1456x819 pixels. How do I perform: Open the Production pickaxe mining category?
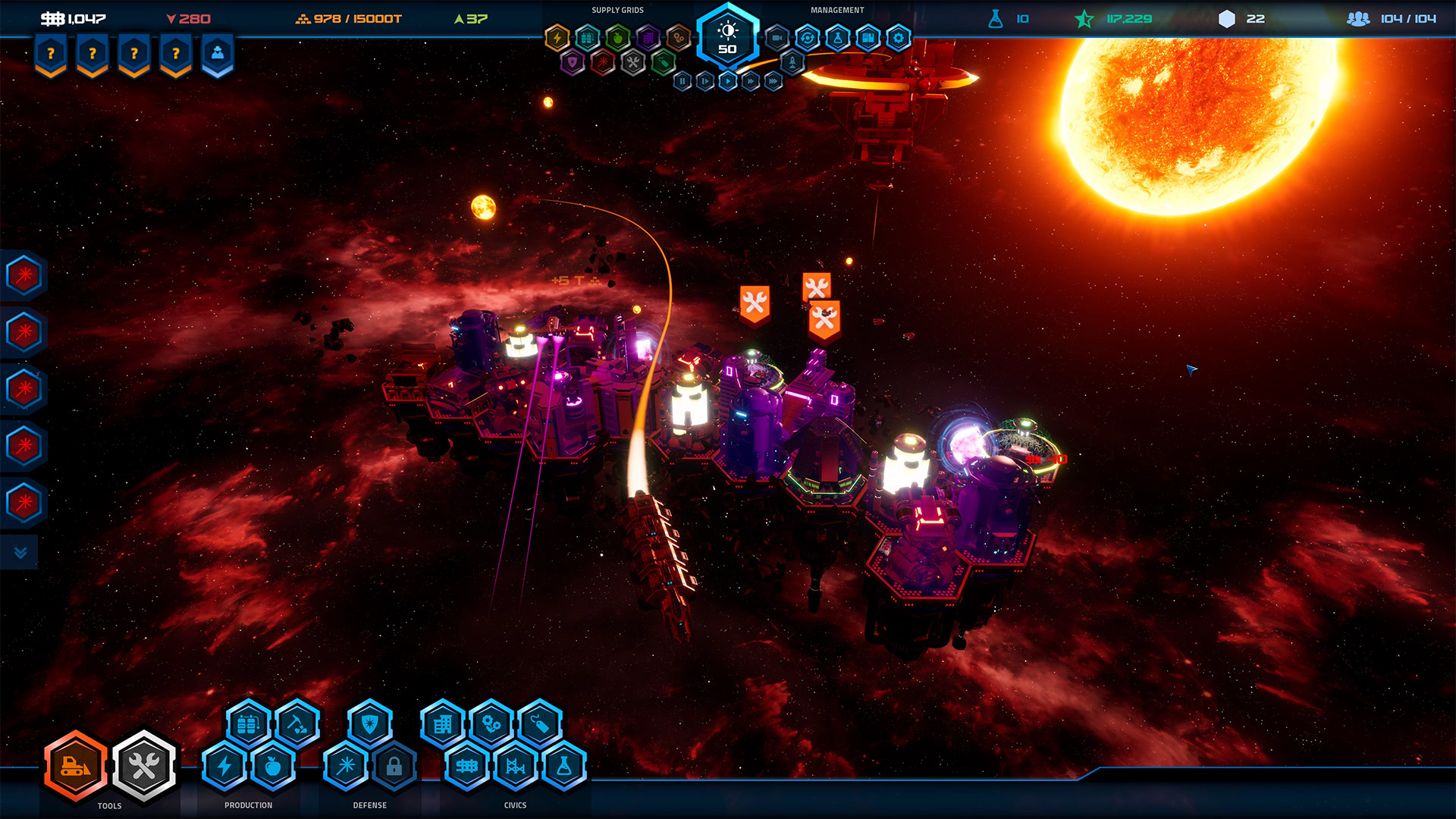coord(296,724)
